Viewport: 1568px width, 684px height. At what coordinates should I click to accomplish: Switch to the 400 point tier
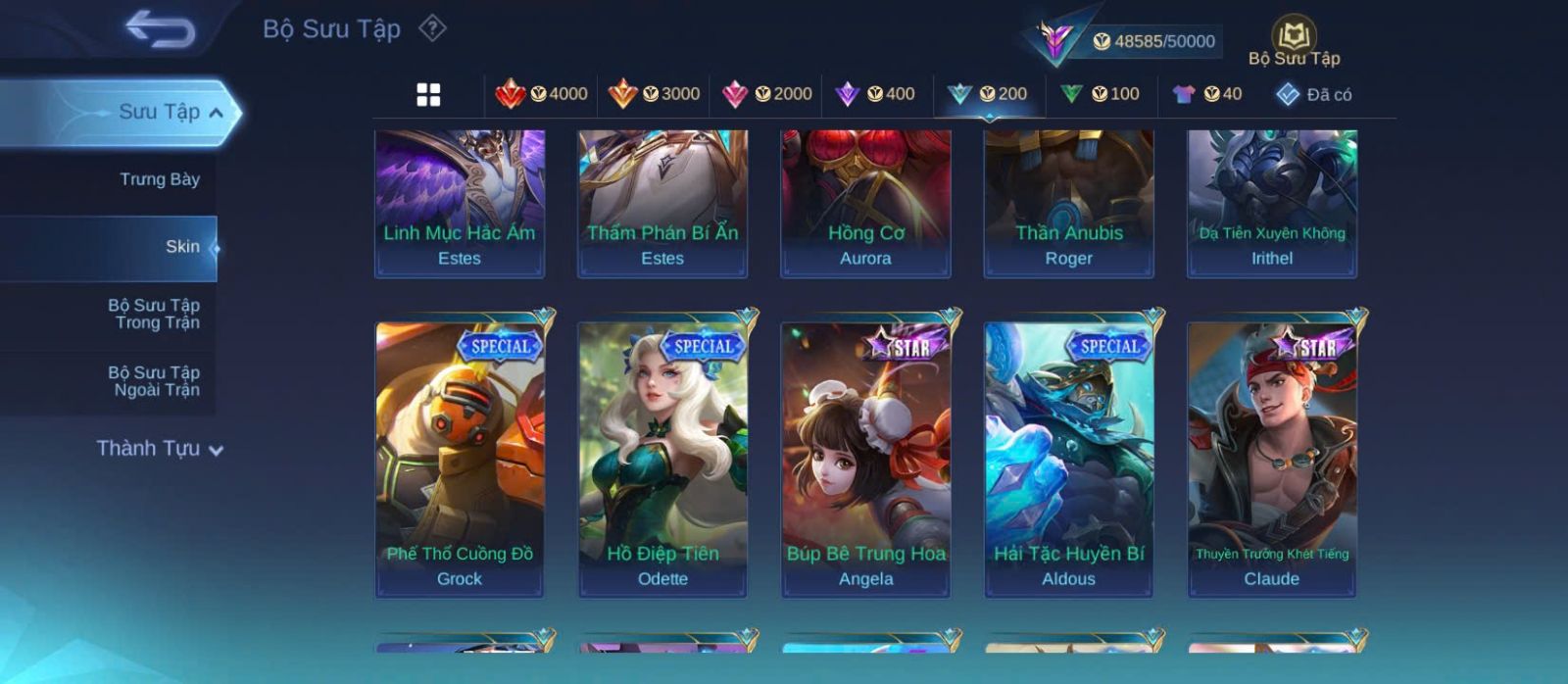[875, 94]
